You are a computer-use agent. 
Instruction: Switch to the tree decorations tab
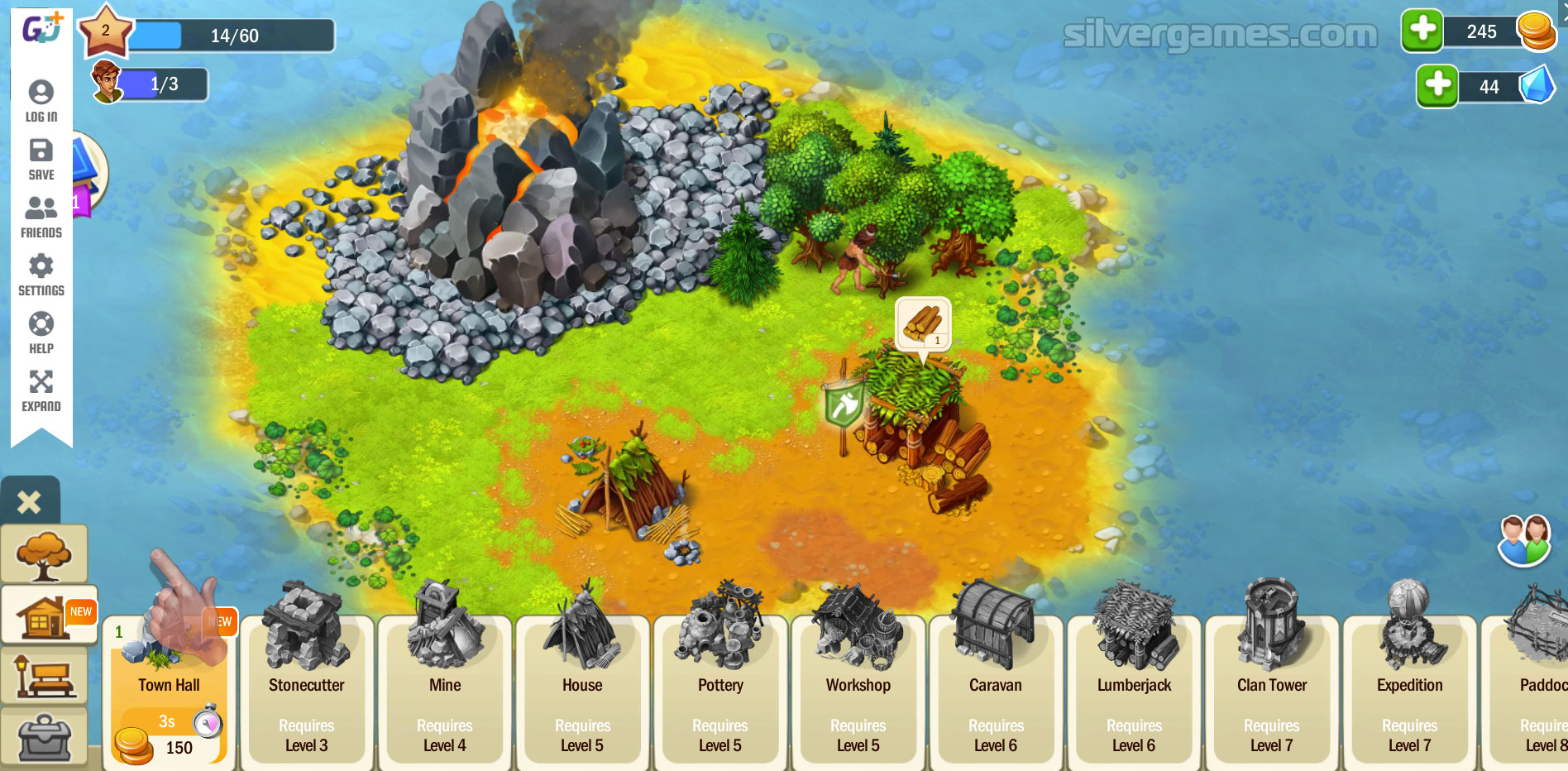point(44,553)
